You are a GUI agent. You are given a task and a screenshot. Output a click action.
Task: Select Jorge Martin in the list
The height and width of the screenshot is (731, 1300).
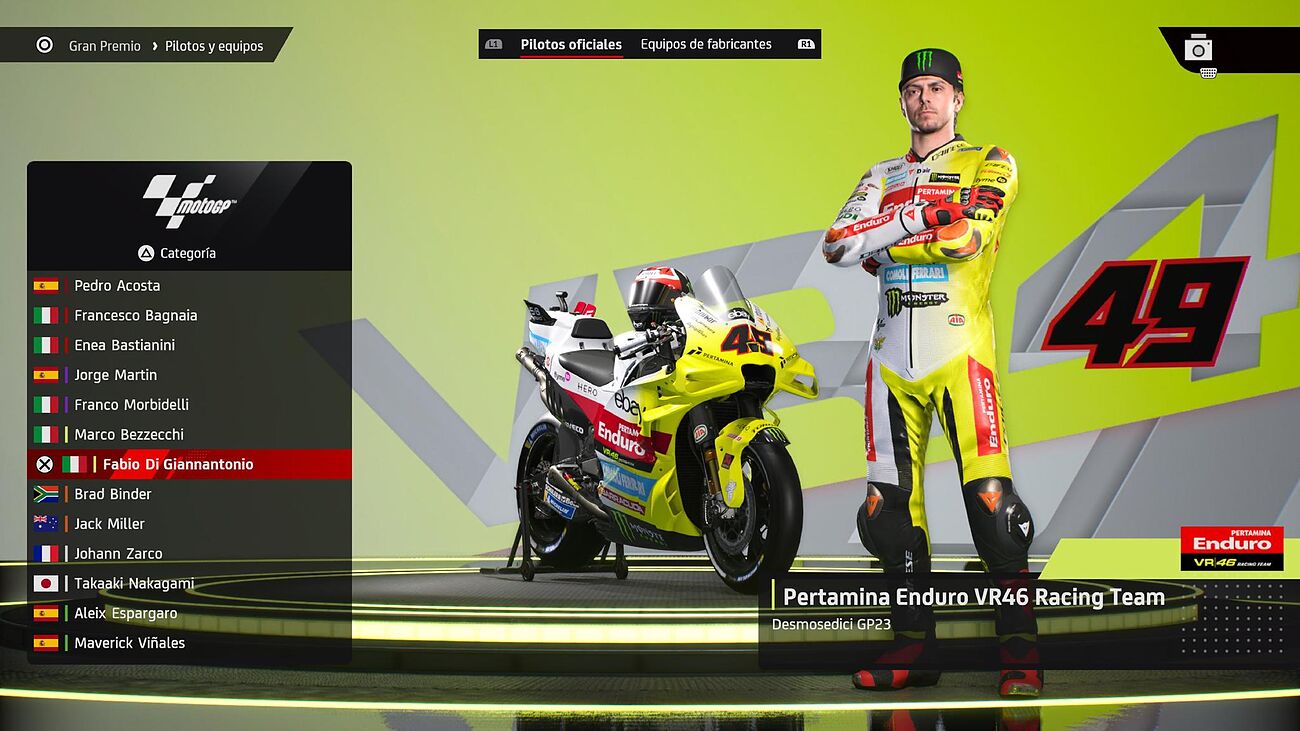(x=115, y=375)
